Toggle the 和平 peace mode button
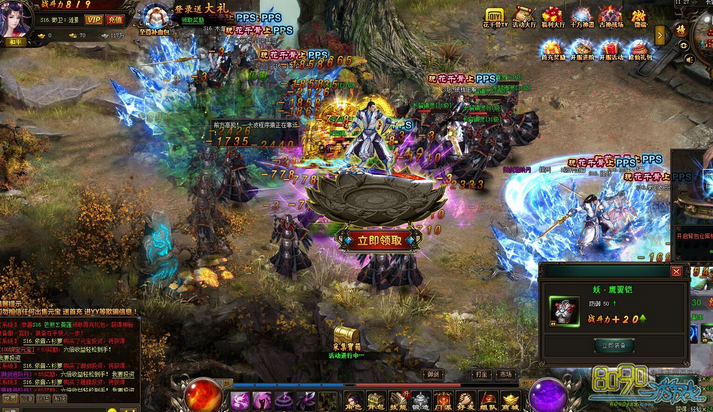 click(x=17, y=43)
